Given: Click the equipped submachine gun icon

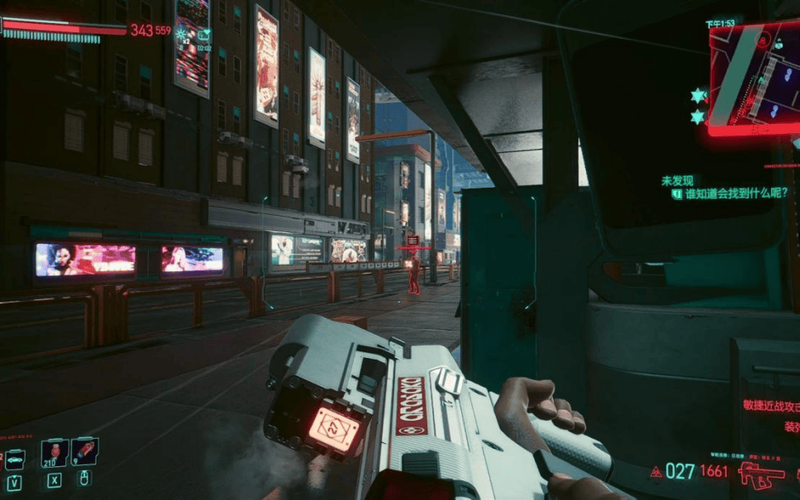Looking at the screenshot, I should click(x=761, y=474).
